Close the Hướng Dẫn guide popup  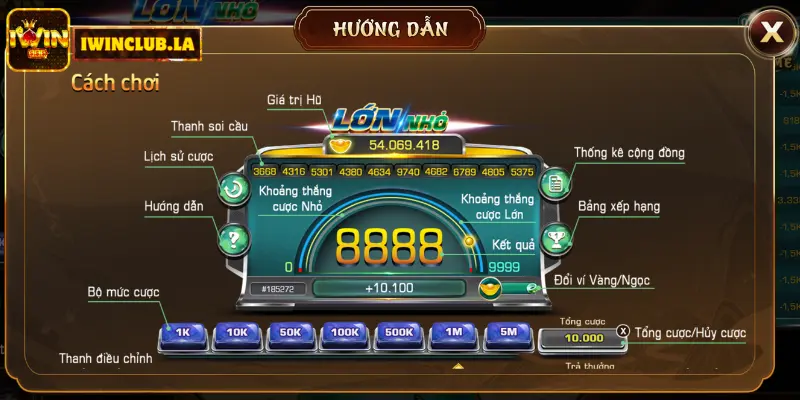[772, 32]
